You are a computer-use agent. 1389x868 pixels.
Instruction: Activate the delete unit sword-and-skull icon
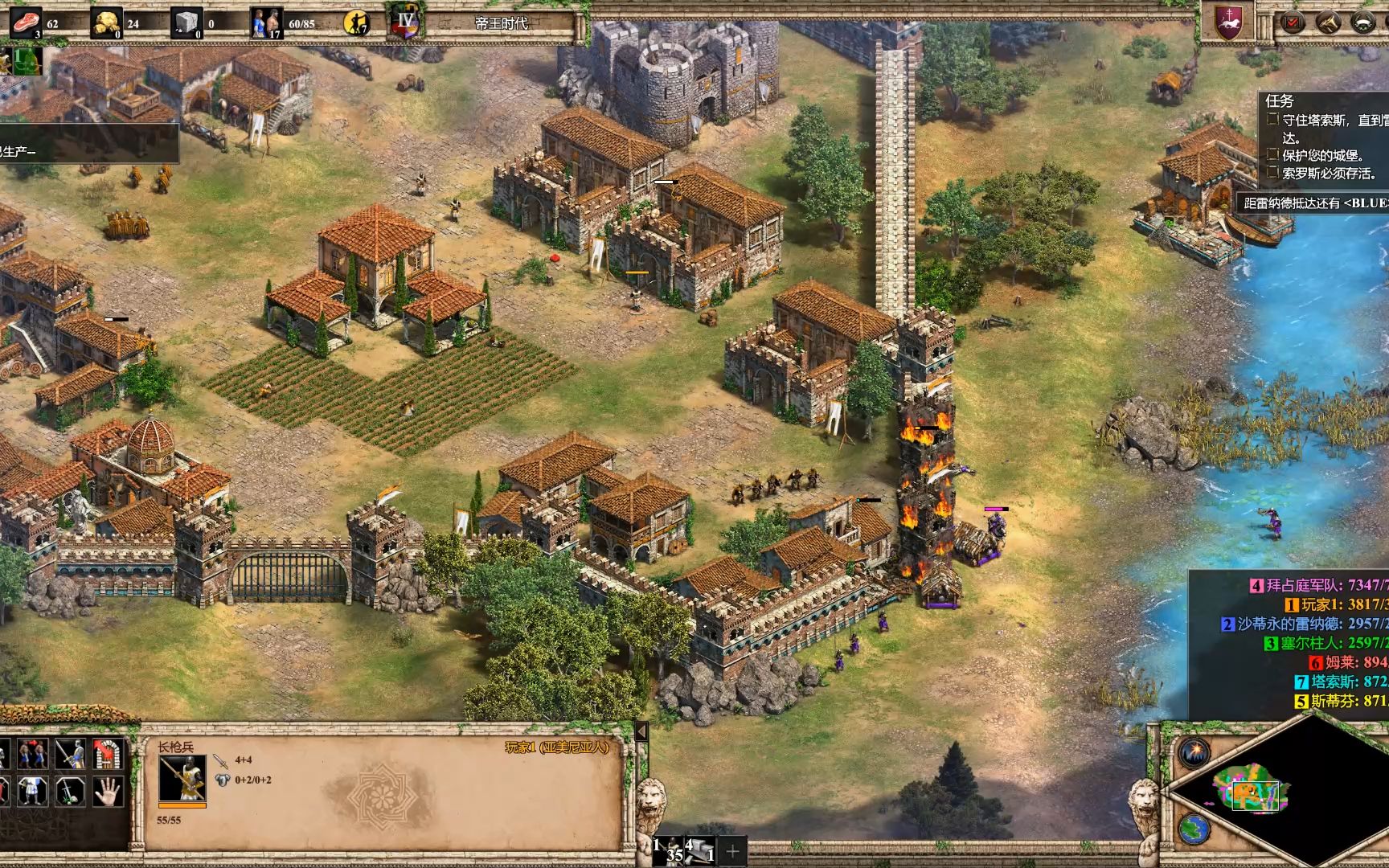coord(70,791)
